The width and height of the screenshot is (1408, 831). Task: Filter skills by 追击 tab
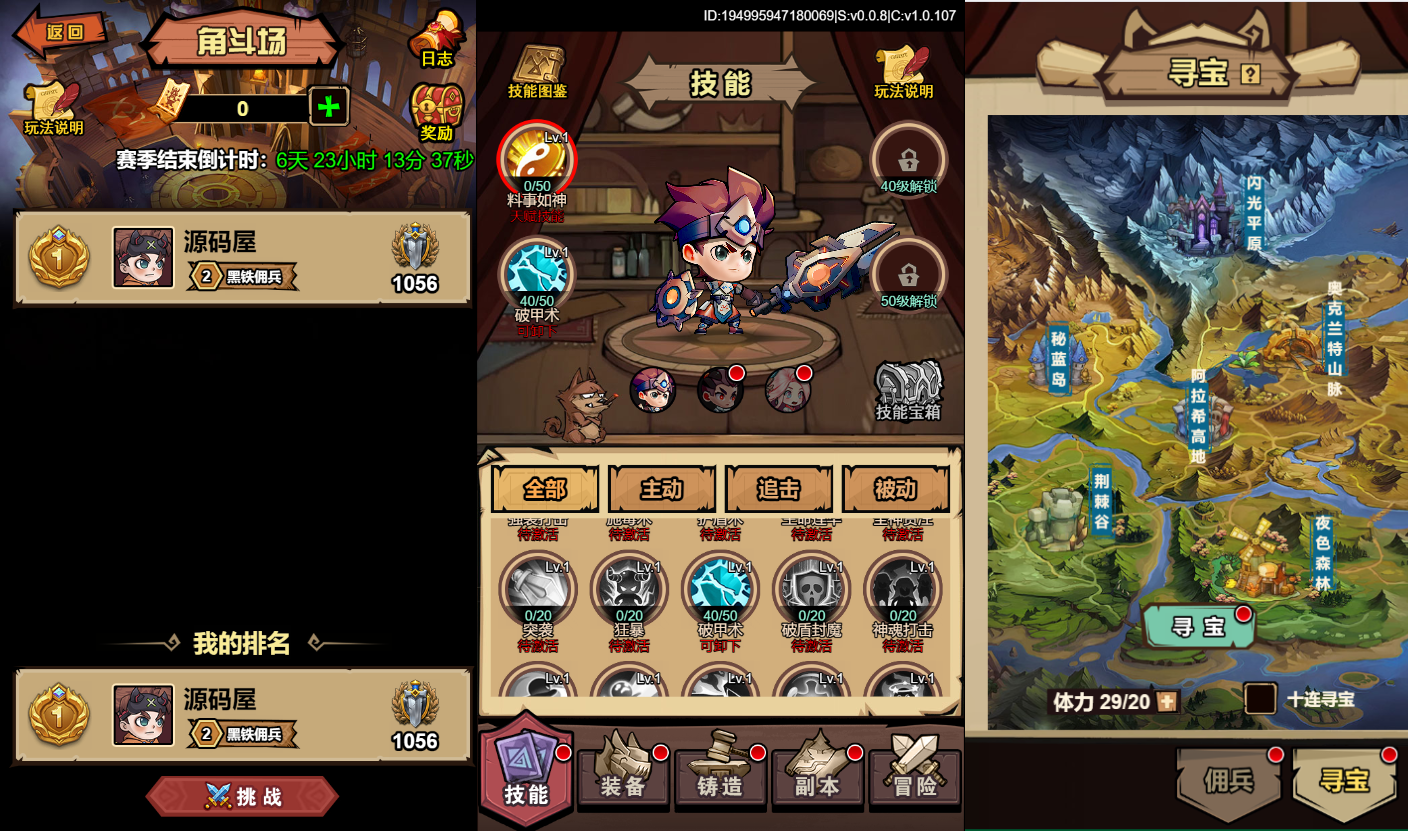tap(778, 488)
